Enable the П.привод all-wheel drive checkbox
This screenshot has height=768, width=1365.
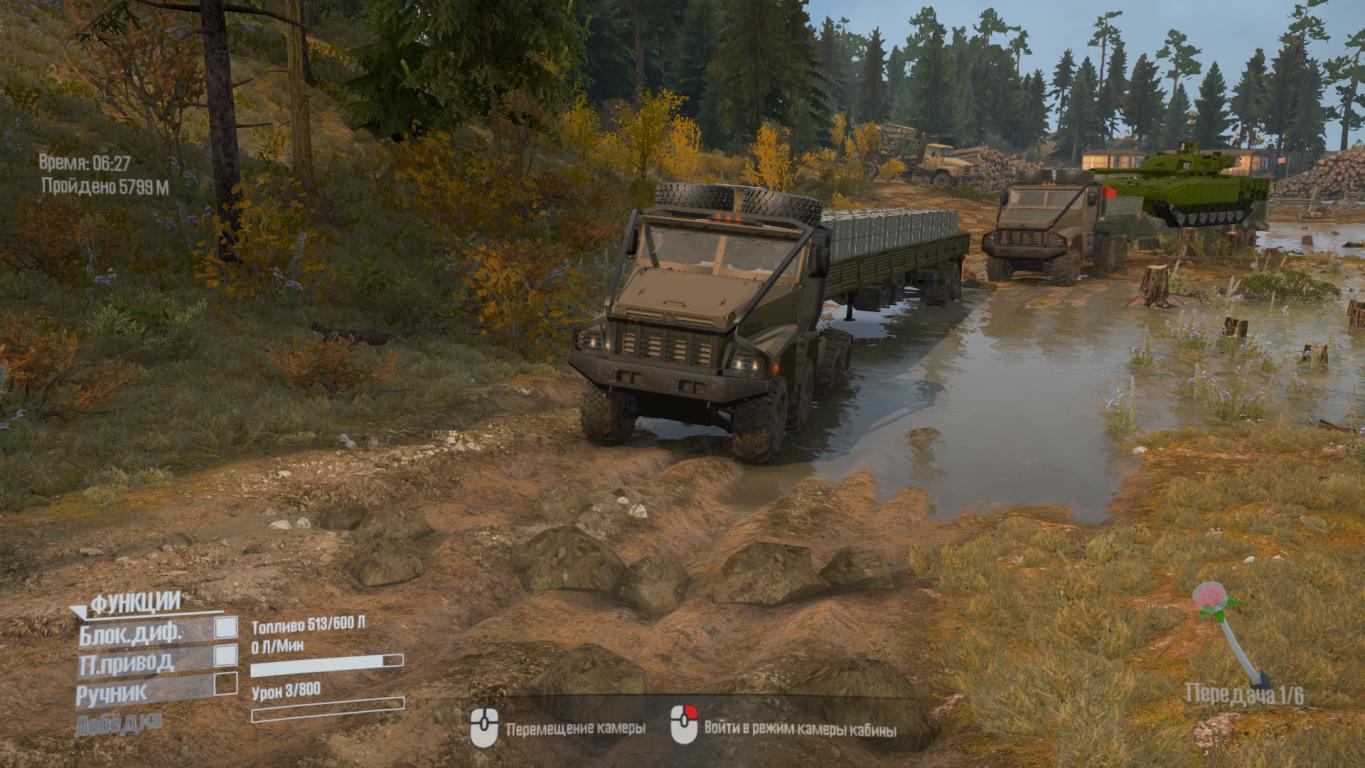[226, 656]
